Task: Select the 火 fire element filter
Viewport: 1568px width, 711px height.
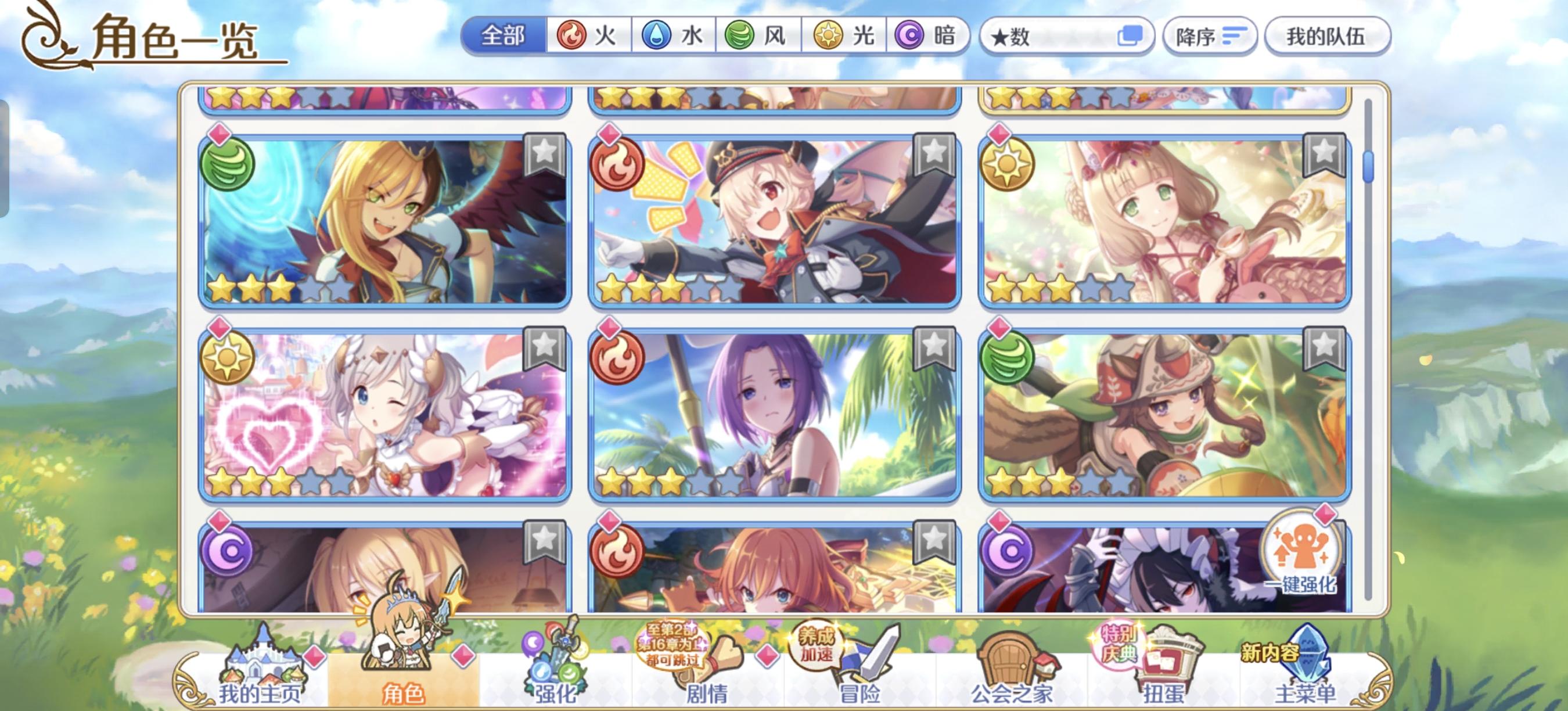Action: 587,37
